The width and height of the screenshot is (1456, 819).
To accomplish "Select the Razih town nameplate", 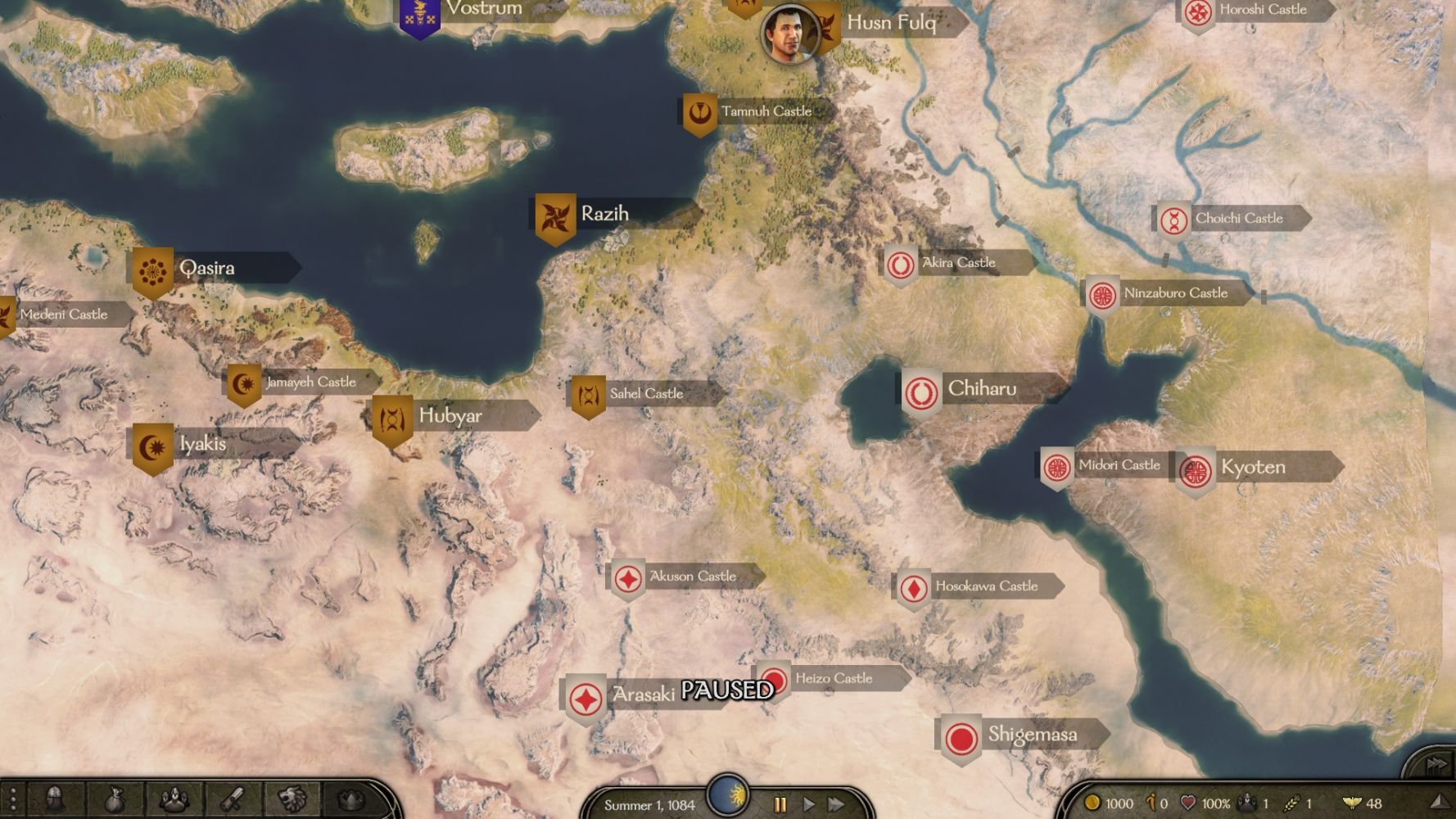I will pos(604,214).
